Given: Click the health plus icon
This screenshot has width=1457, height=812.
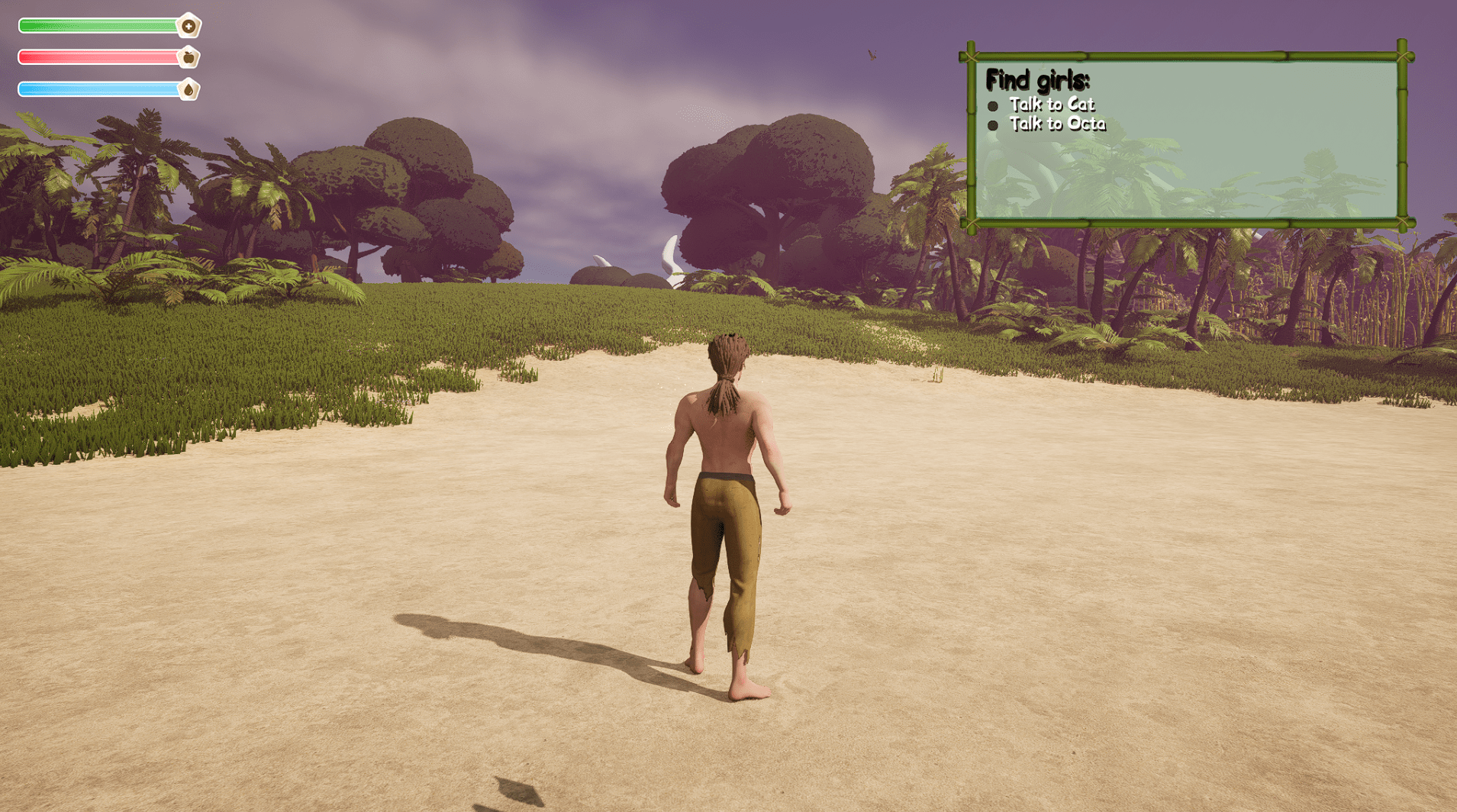Looking at the screenshot, I should click(x=189, y=26).
